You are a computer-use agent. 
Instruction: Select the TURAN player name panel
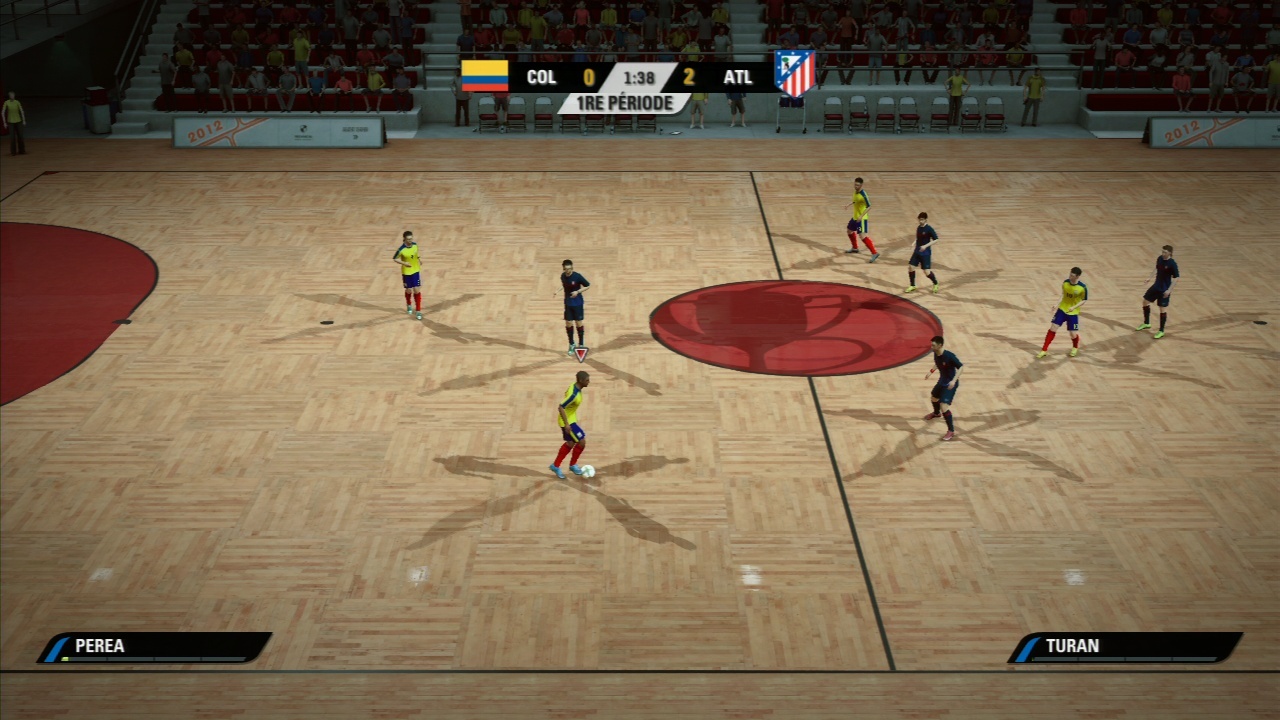point(1125,647)
